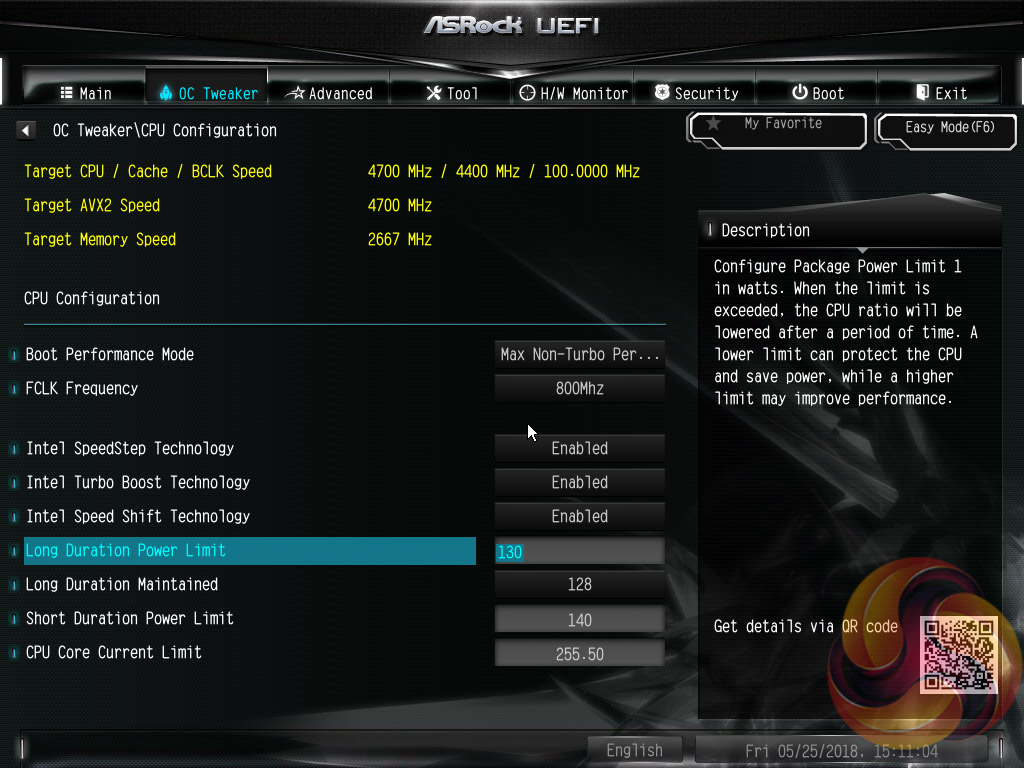The image size is (1024, 768).
Task: Edit the Long Duration Power Limit field
Action: pos(580,551)
